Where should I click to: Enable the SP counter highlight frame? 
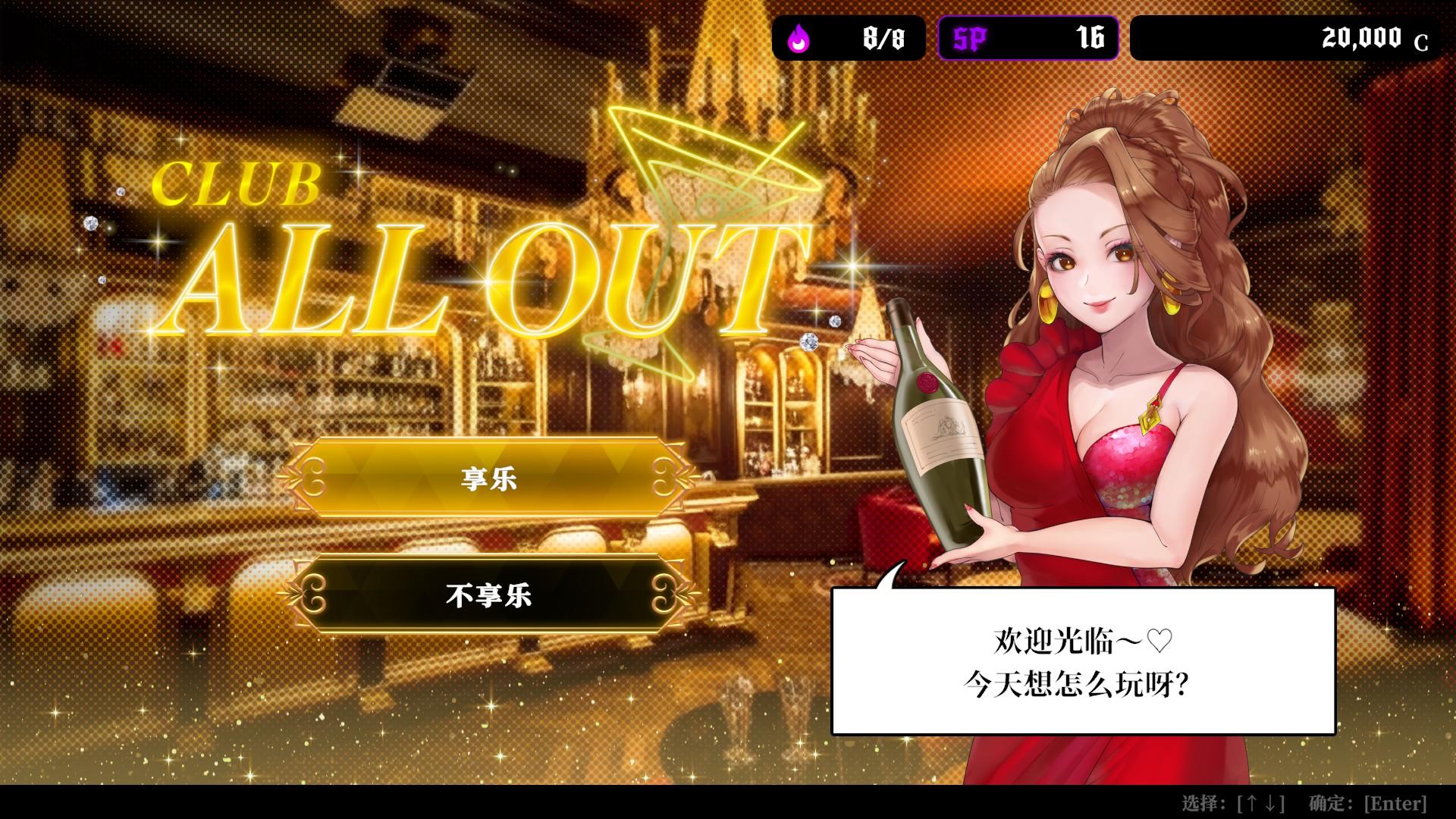(1028, 37)
